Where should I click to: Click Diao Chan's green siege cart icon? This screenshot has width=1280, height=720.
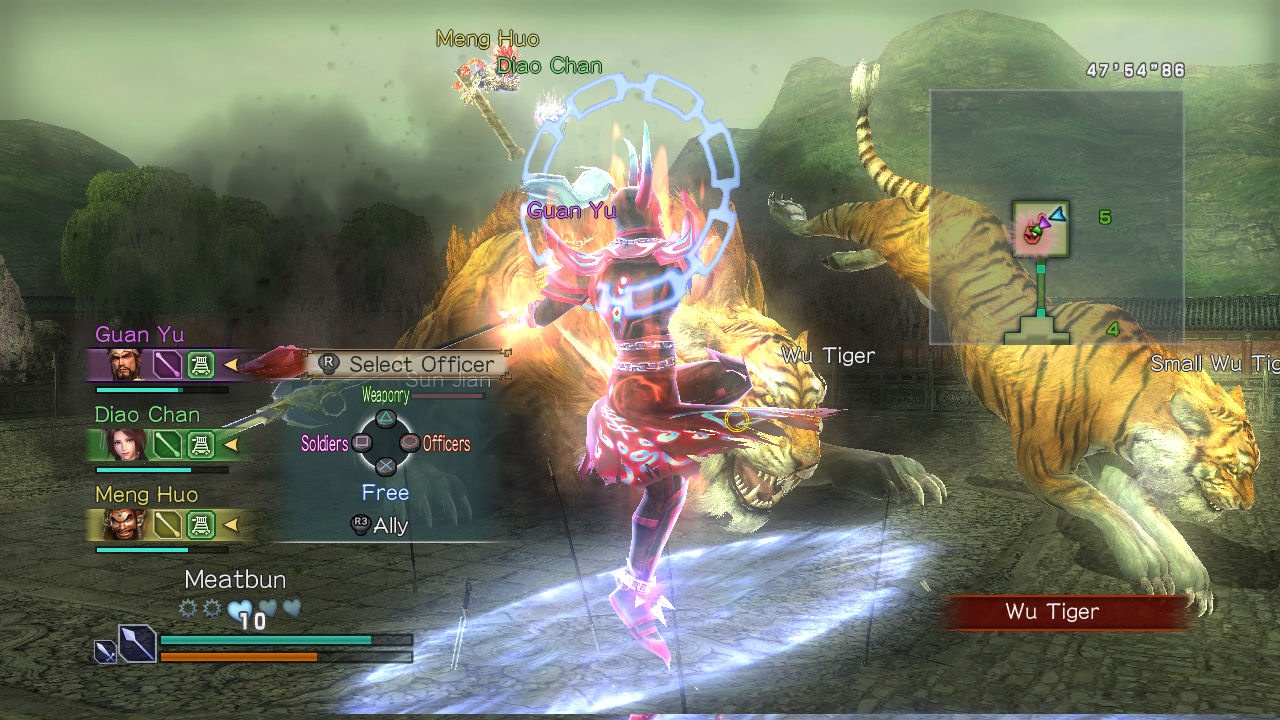point(201,444)
